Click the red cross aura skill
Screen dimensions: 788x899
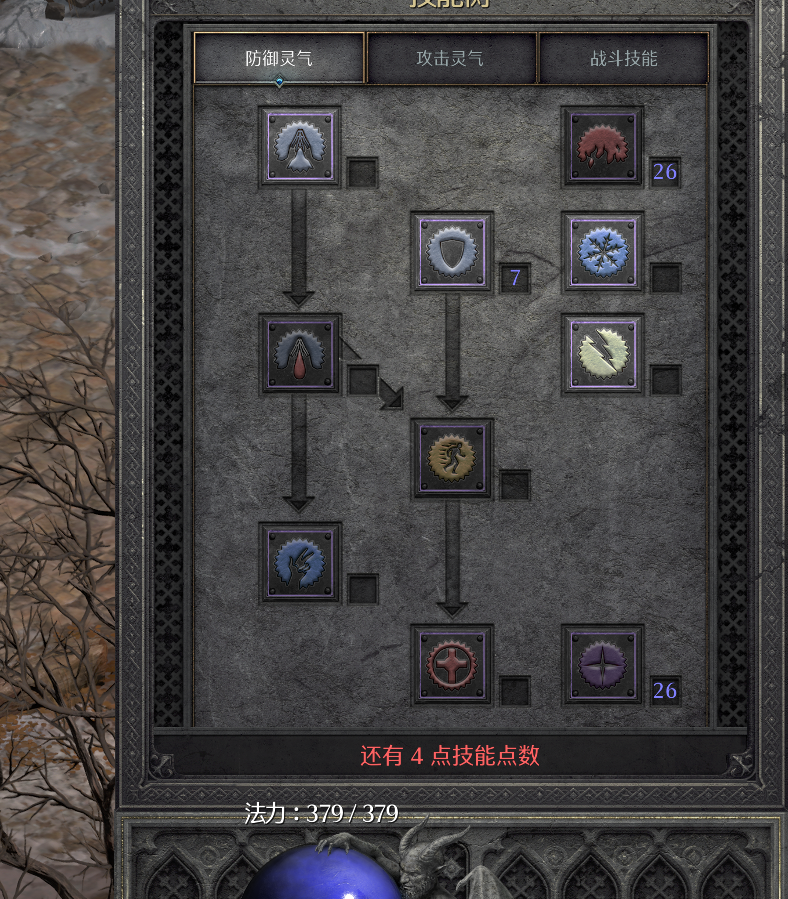click(452, 665)
